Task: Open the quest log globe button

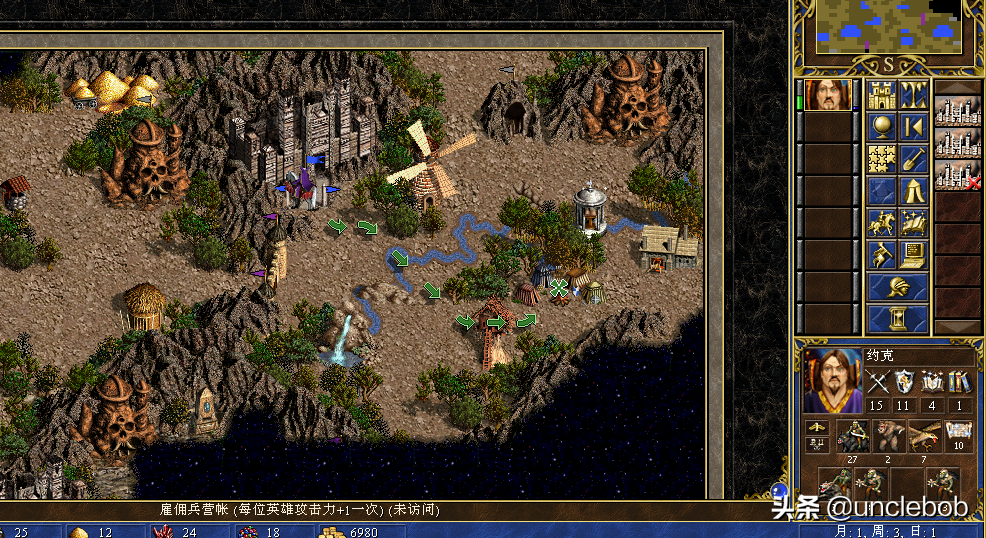Action: click(881, 127)
